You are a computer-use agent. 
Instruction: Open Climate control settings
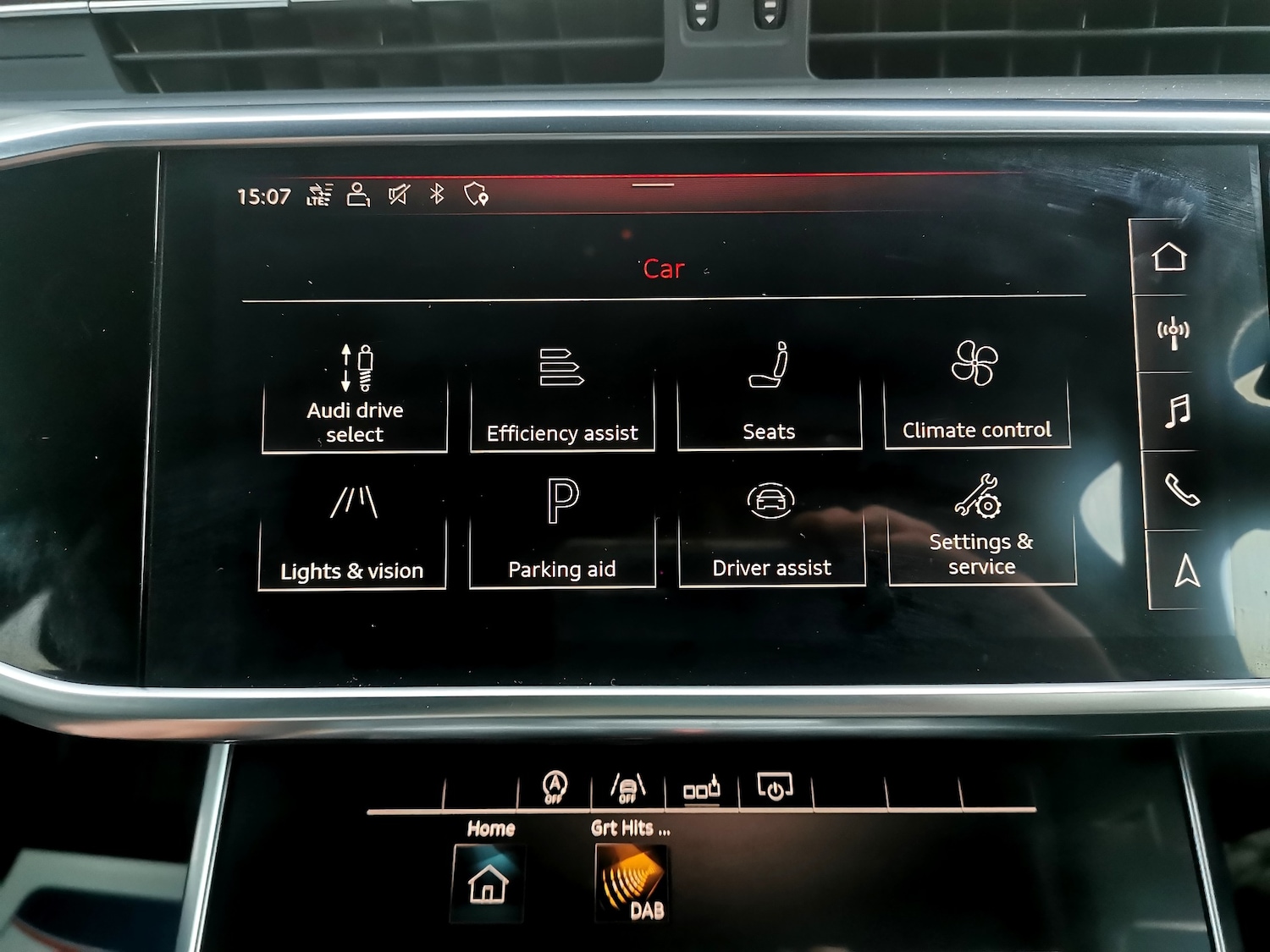tap(976, 394)
